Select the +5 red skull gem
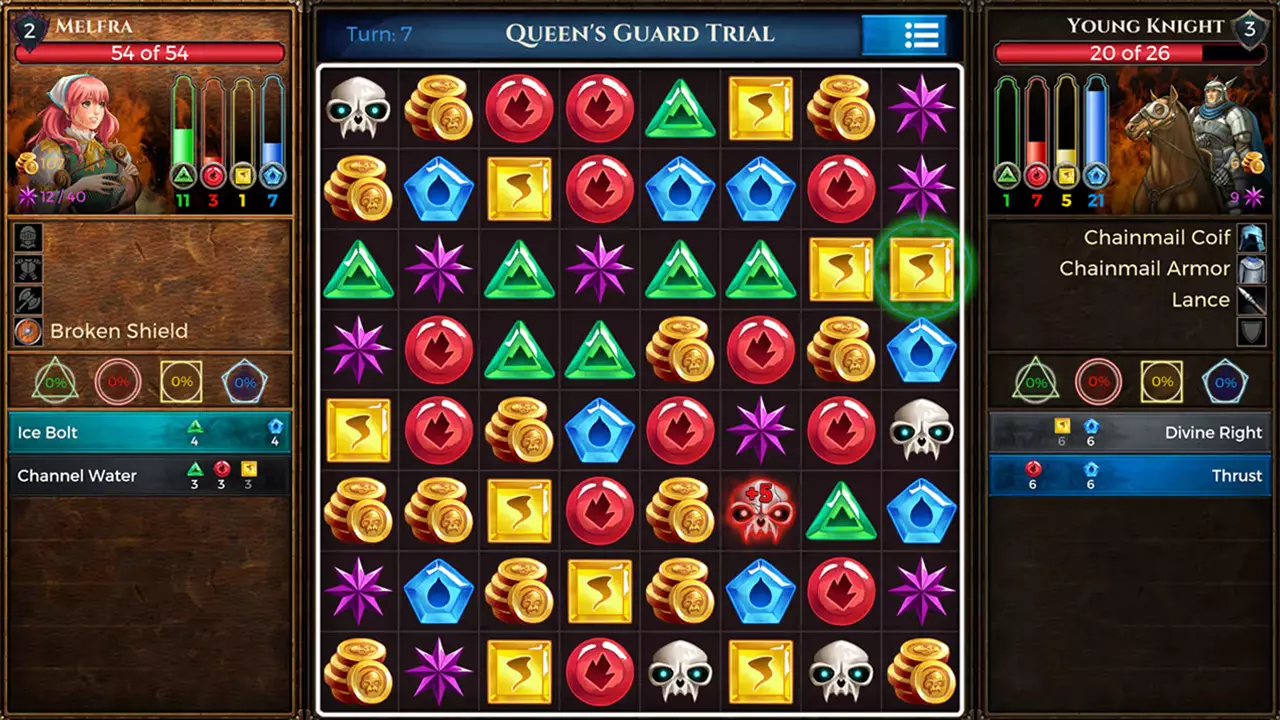1280x720 pixels. (x=761, y=512)
